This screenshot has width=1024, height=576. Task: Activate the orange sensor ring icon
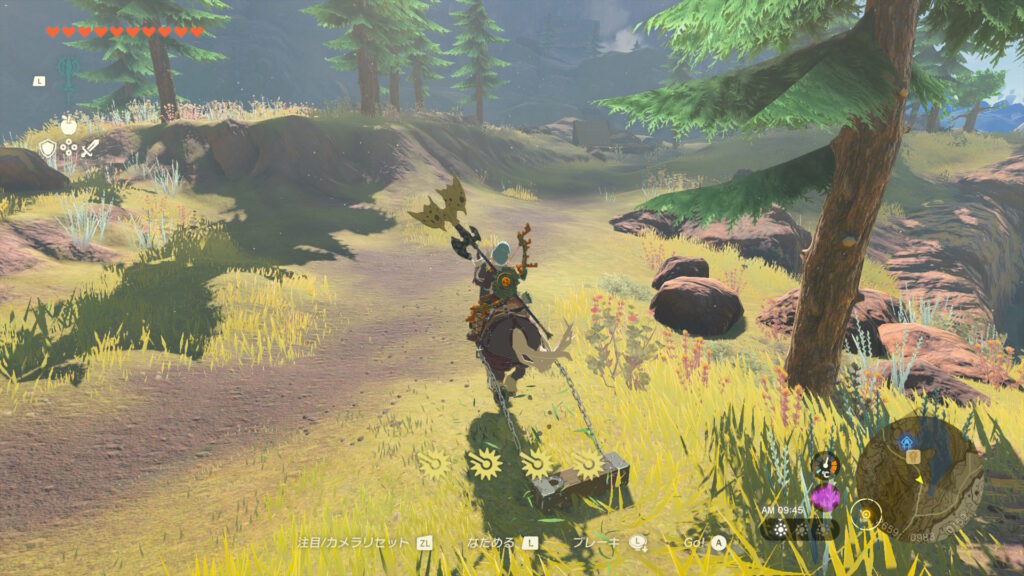[x=866, y=514]
